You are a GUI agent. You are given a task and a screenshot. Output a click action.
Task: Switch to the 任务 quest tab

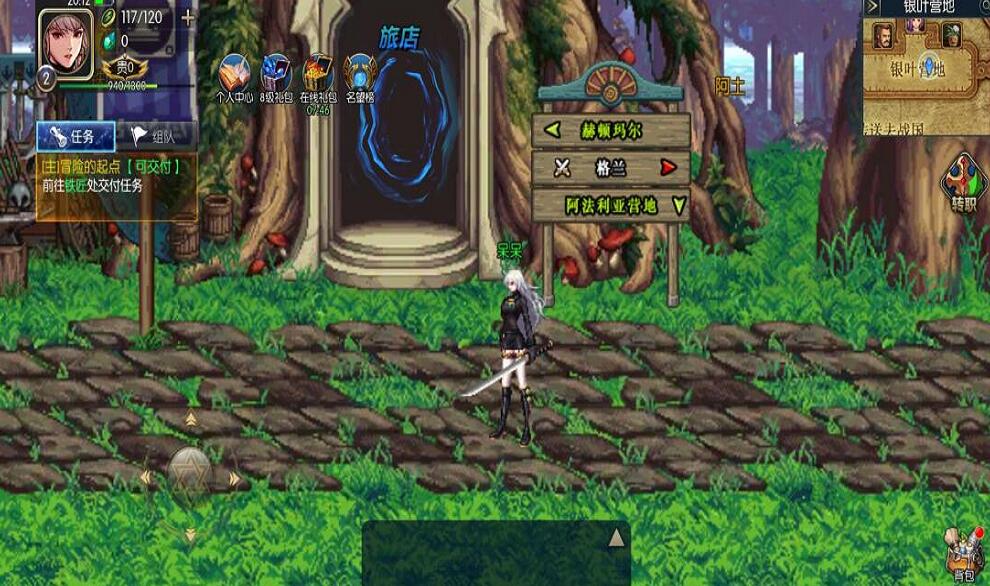tap(75, 136)
